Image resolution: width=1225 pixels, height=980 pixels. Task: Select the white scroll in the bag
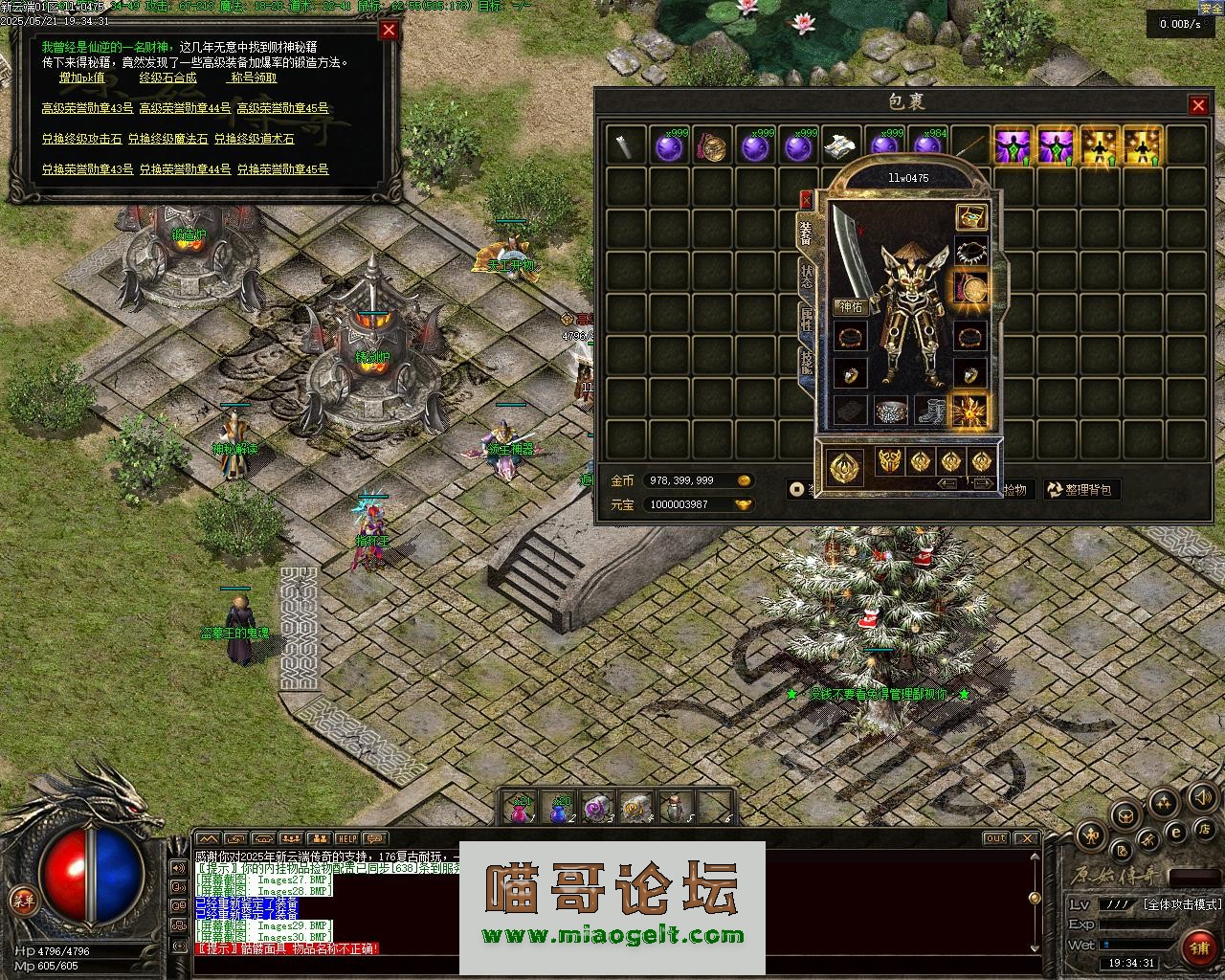627,146
